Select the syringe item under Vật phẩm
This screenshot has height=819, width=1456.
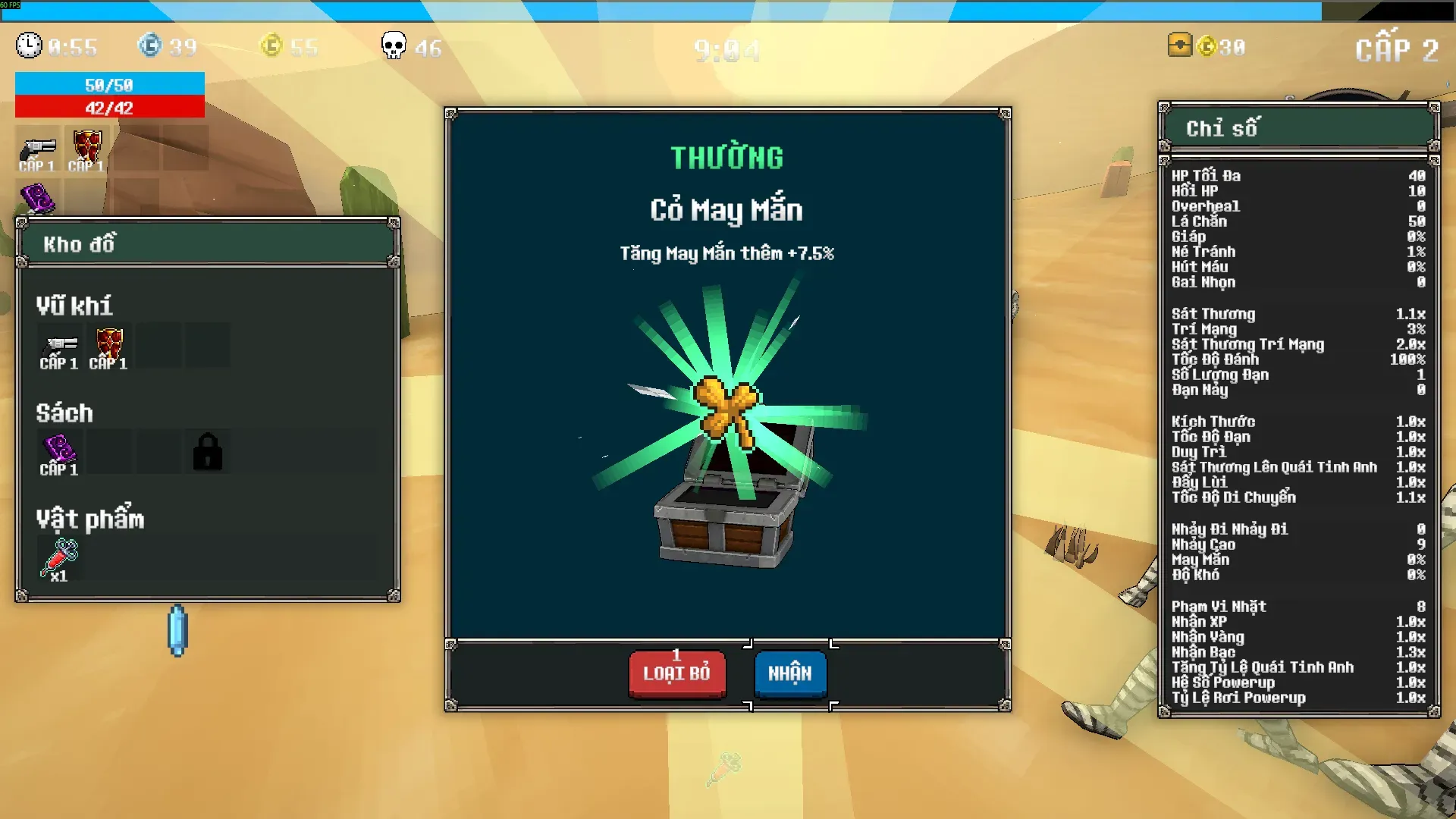[x=60, y=559]
